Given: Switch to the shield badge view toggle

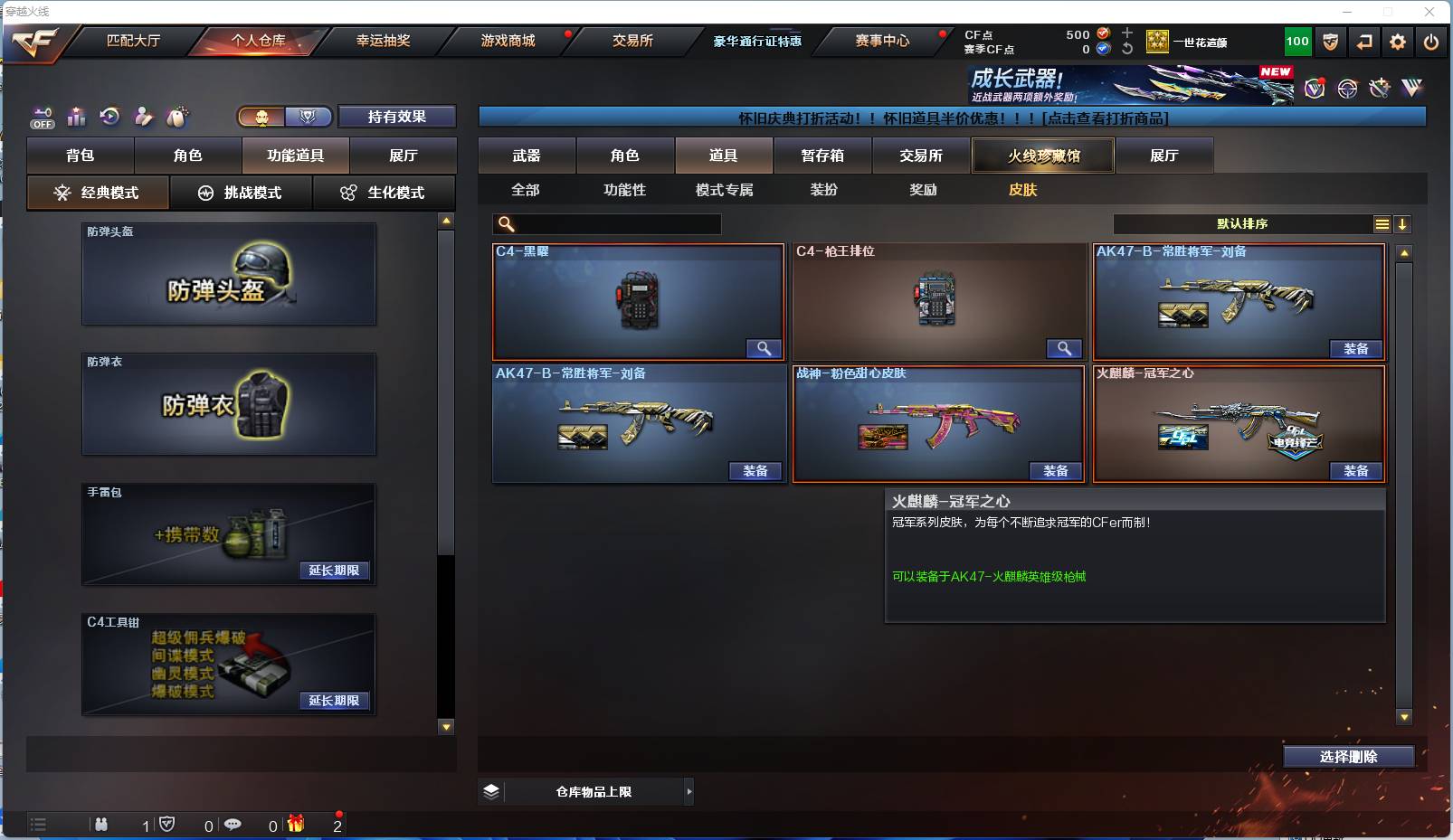Looking at the screenshot, I should point(308,117).
